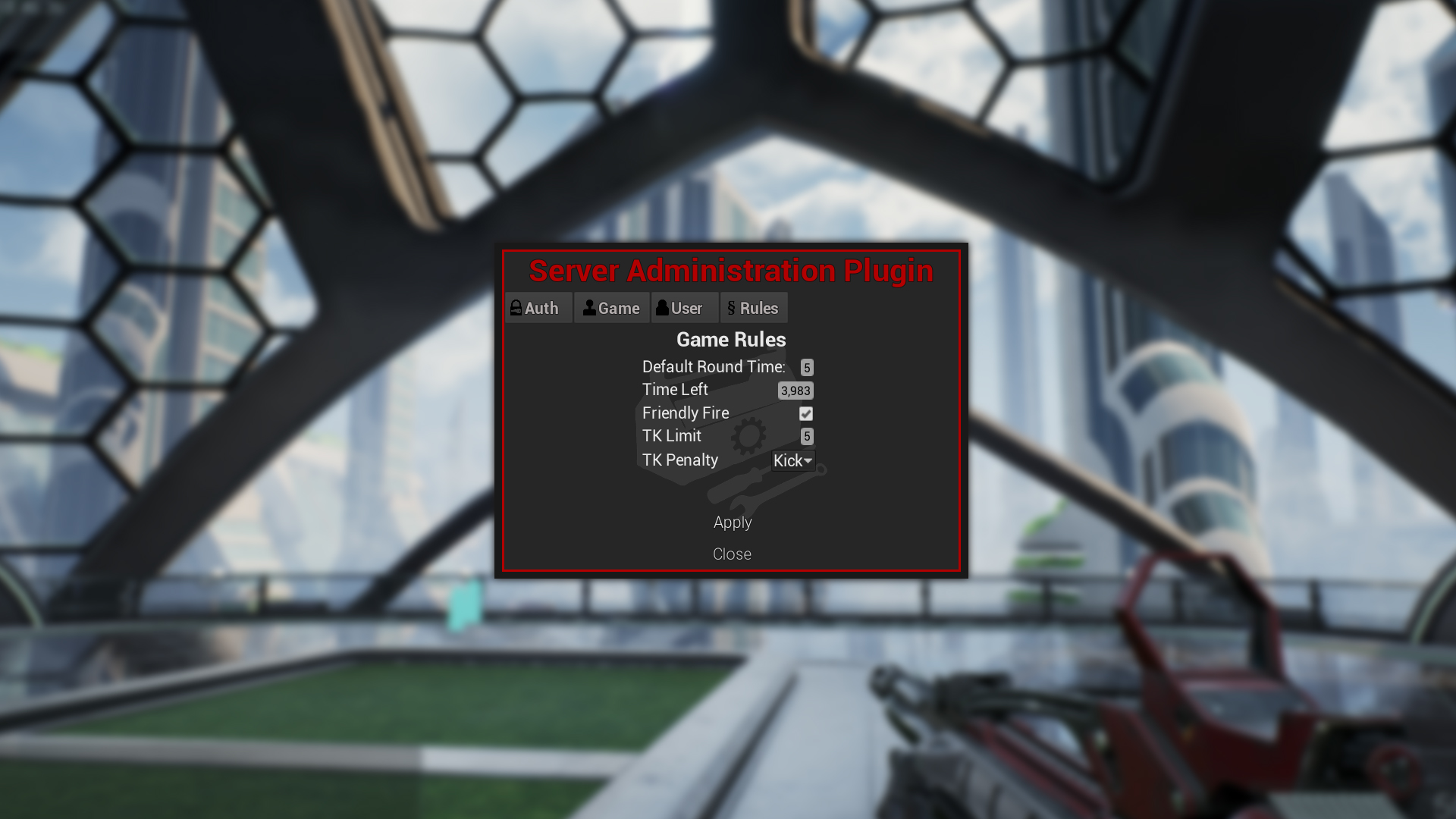Screen dimensions: 1456x819
Task: Switch to the User tab
Action: (x=685, y=308)
